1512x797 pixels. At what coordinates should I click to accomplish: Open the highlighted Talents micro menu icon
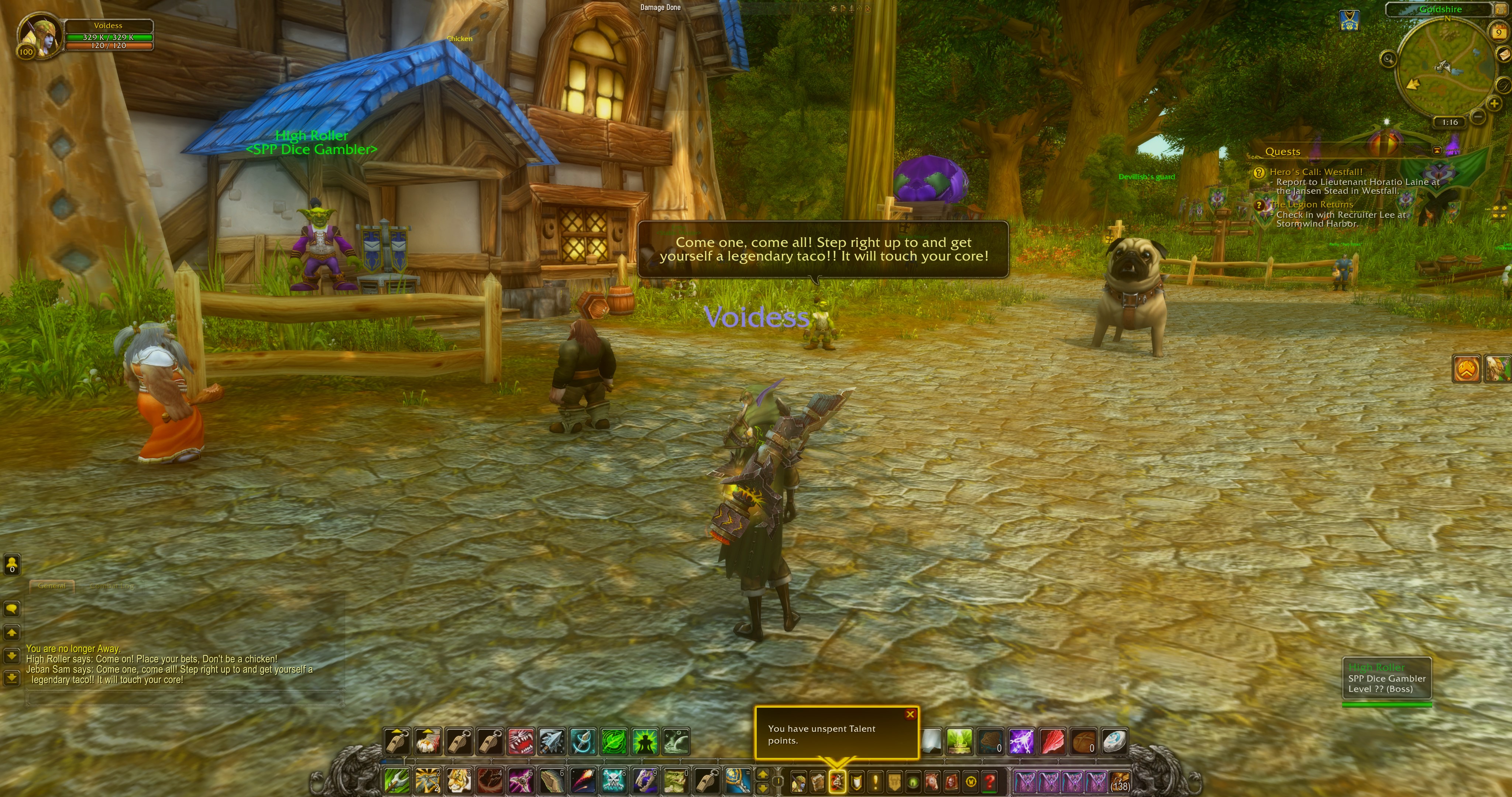click(x=837, y=782)
